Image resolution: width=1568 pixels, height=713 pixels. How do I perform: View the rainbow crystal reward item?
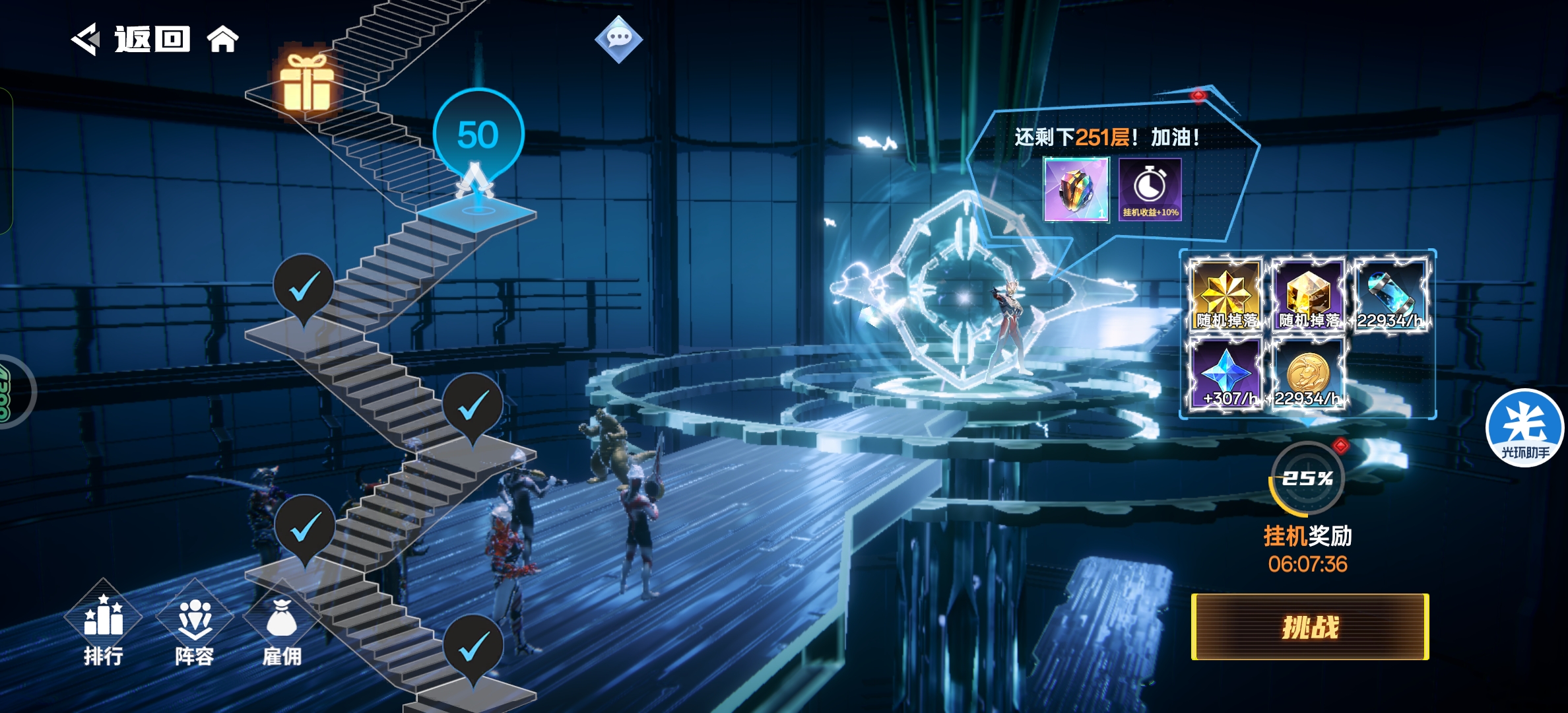(1076, 189)
